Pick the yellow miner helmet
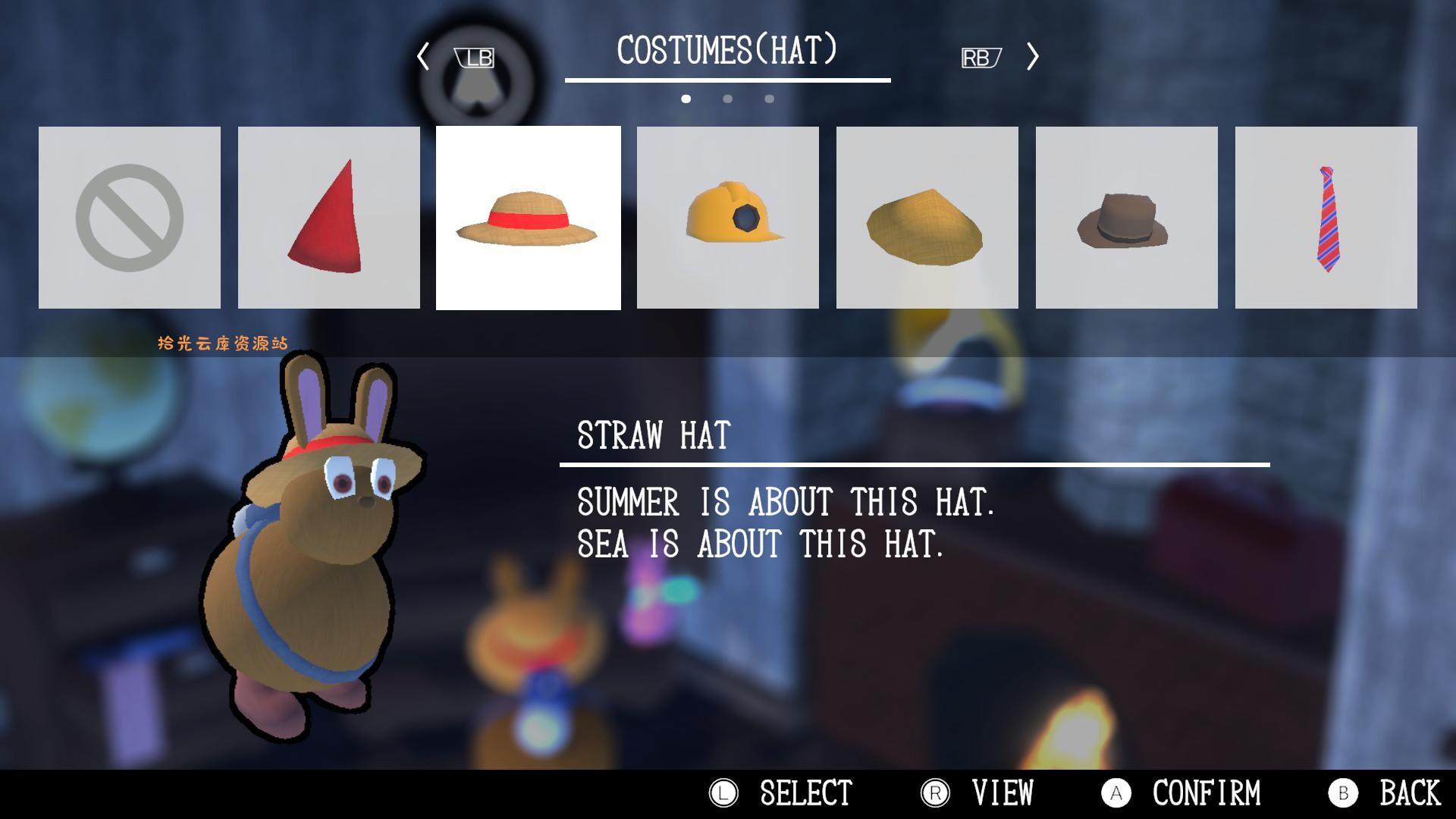 click(727, 218)
